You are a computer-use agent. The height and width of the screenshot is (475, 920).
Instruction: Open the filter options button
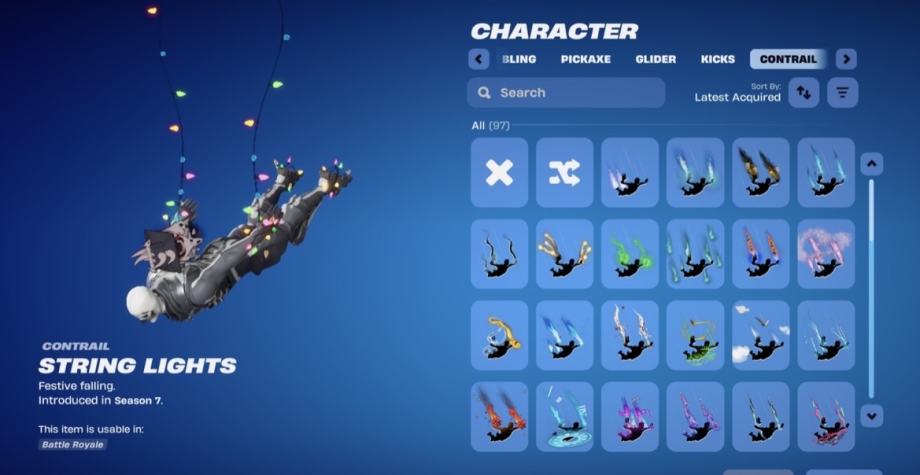pyautogui.click(x=843, y=93)
